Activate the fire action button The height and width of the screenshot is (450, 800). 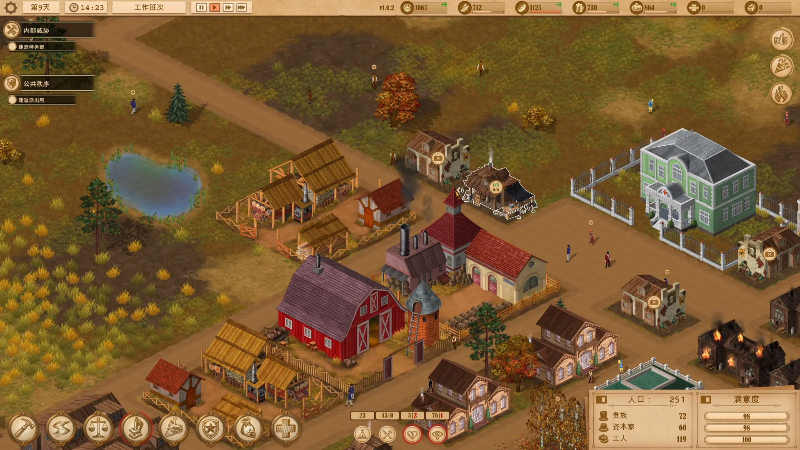[x=781, y=93]
